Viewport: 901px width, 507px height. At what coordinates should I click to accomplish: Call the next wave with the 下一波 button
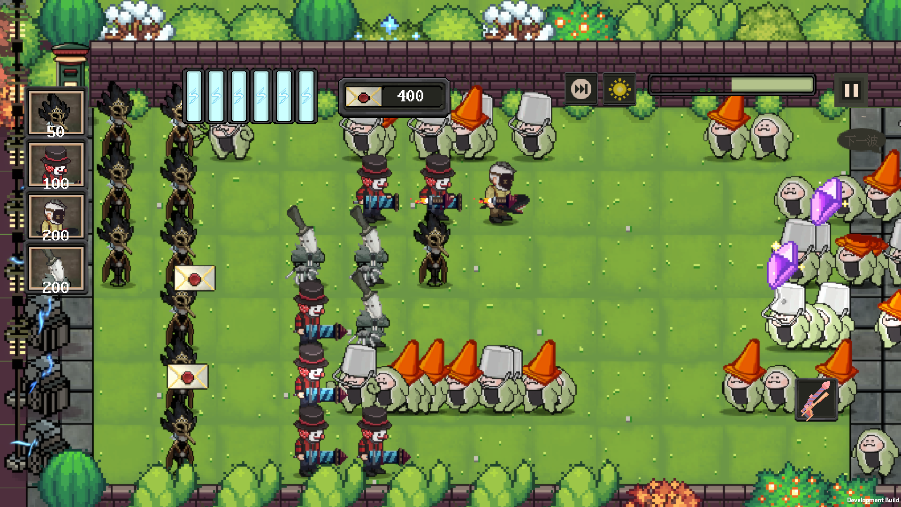click(x=860, y=140)
